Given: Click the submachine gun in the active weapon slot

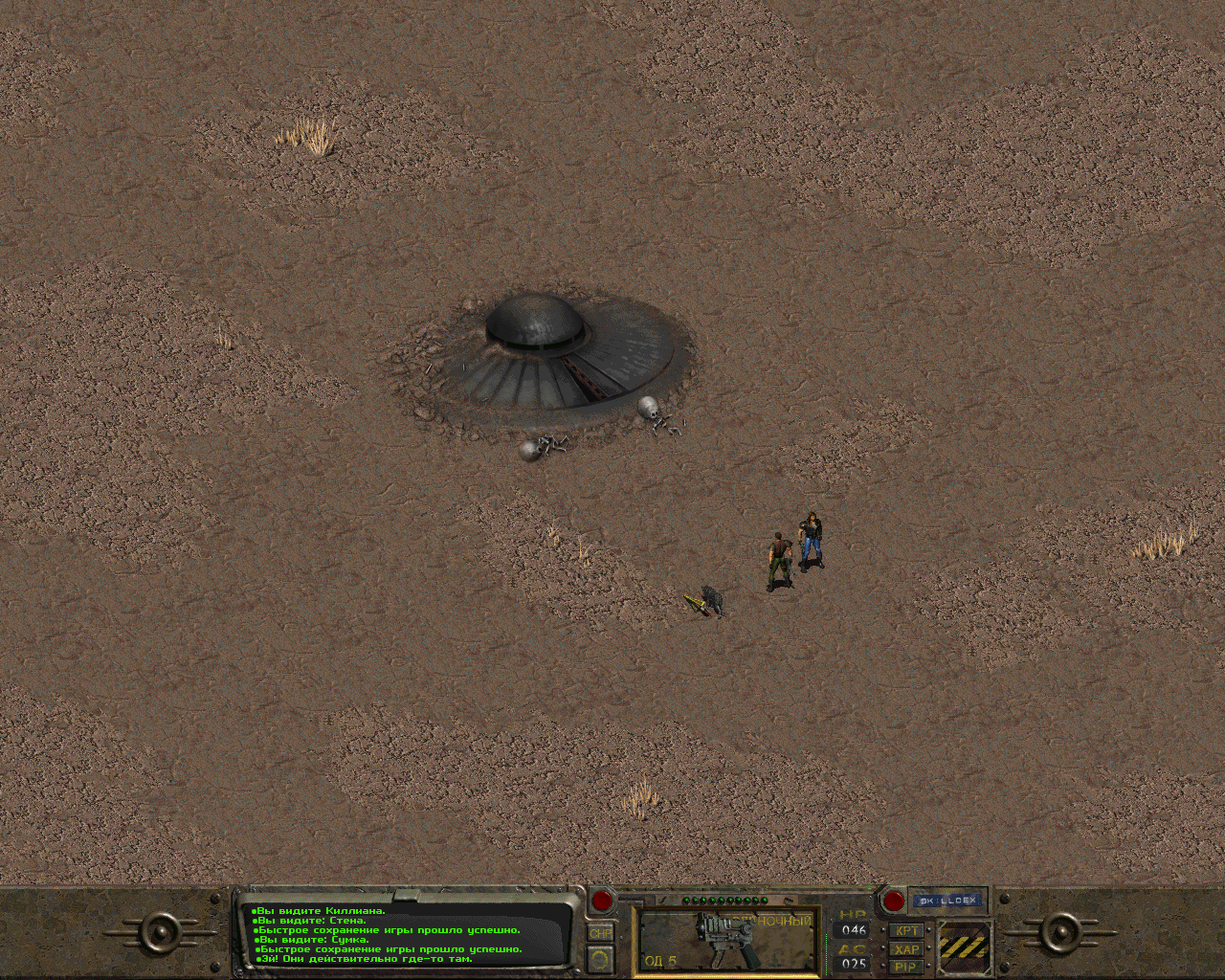Looking at the screenshot, I should click(x=724, y=938).
